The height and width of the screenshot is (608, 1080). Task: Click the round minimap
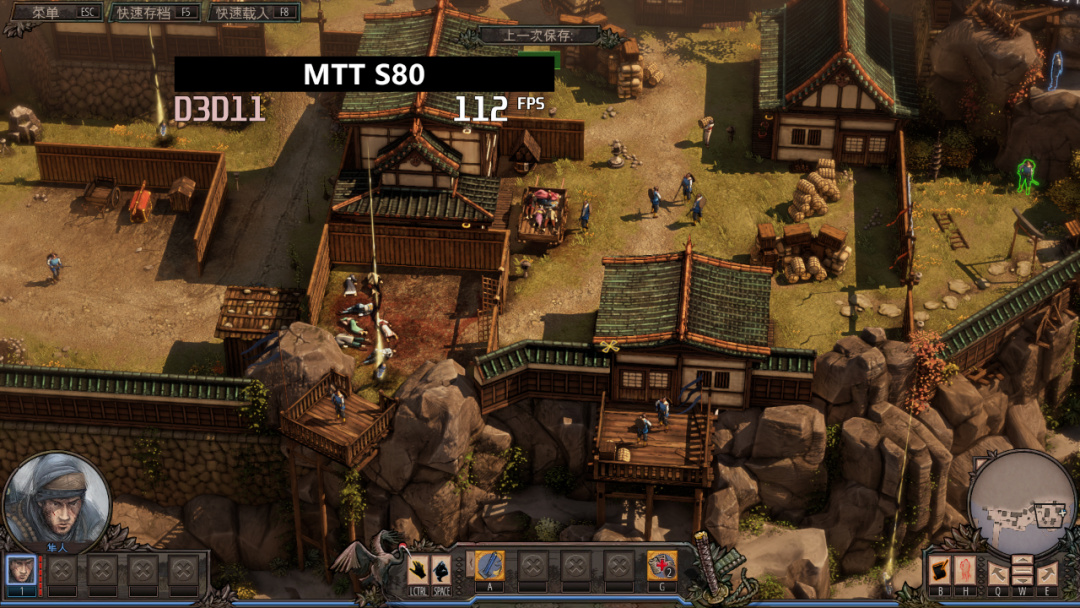pyautogui.click(x=1022, y=502)
